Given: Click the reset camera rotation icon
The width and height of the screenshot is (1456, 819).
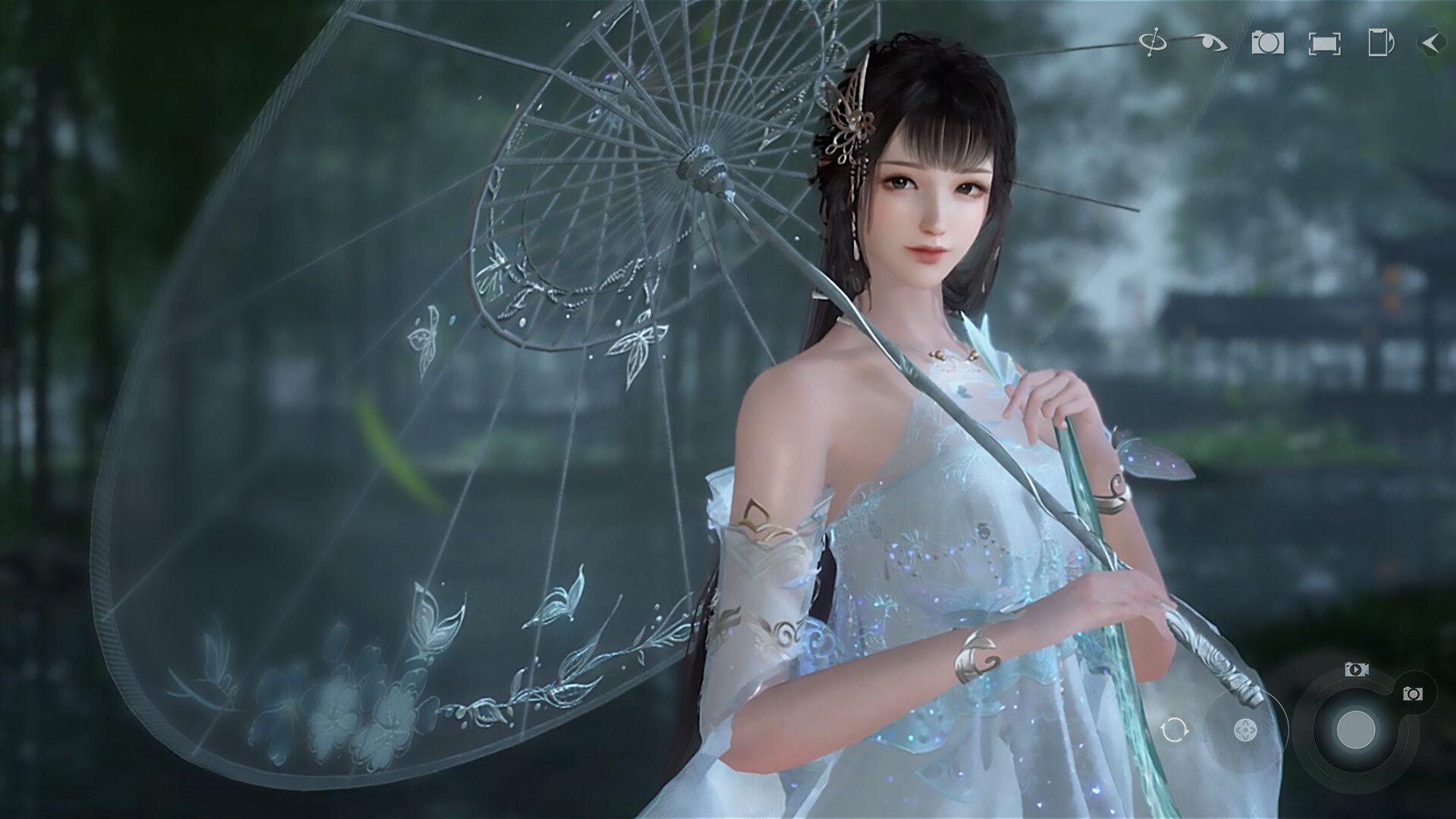Looking at the screenshot, I should 1175,730.
